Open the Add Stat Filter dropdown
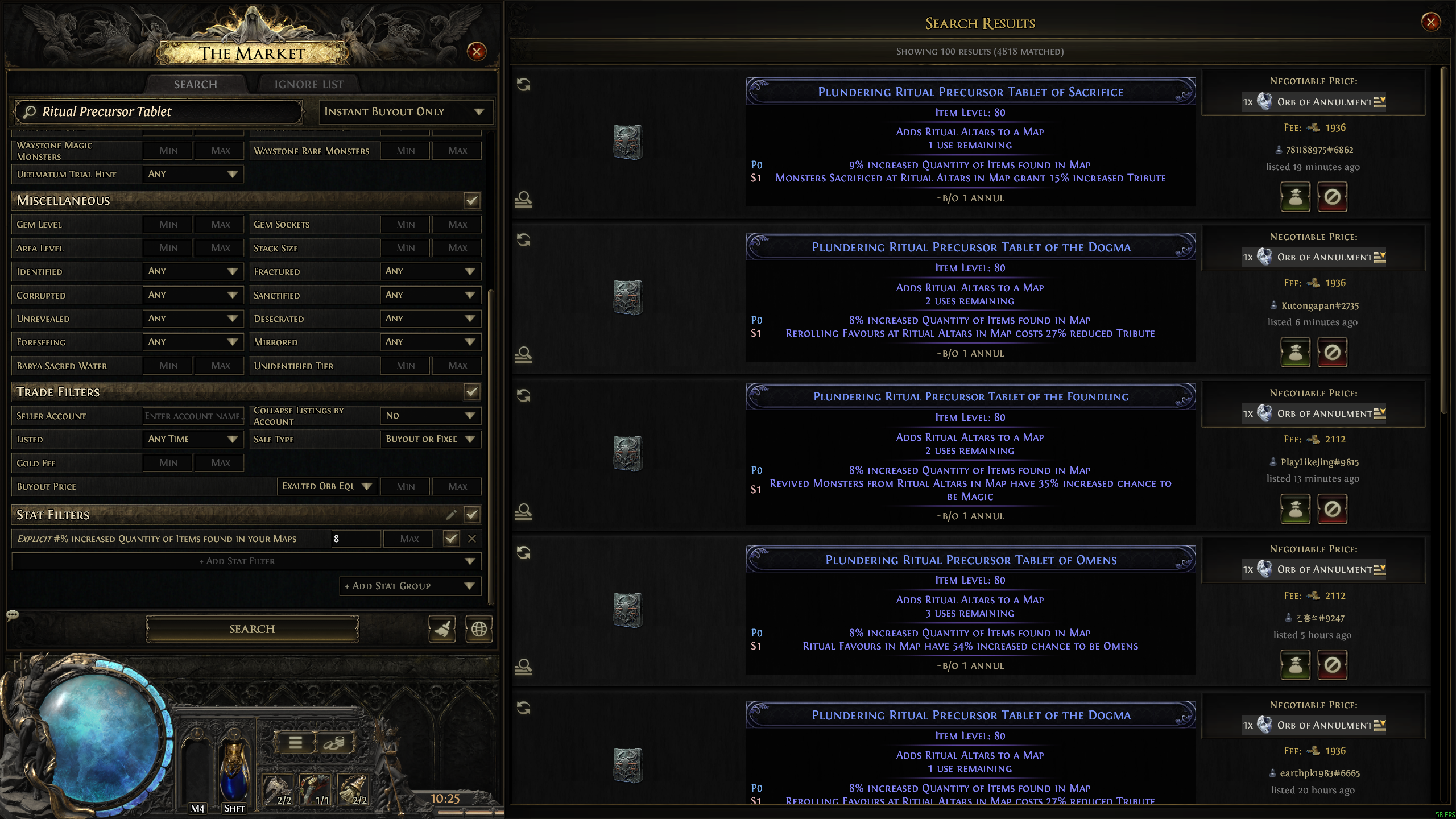Viewport: 1456px width, 819px height. [246, 561]
